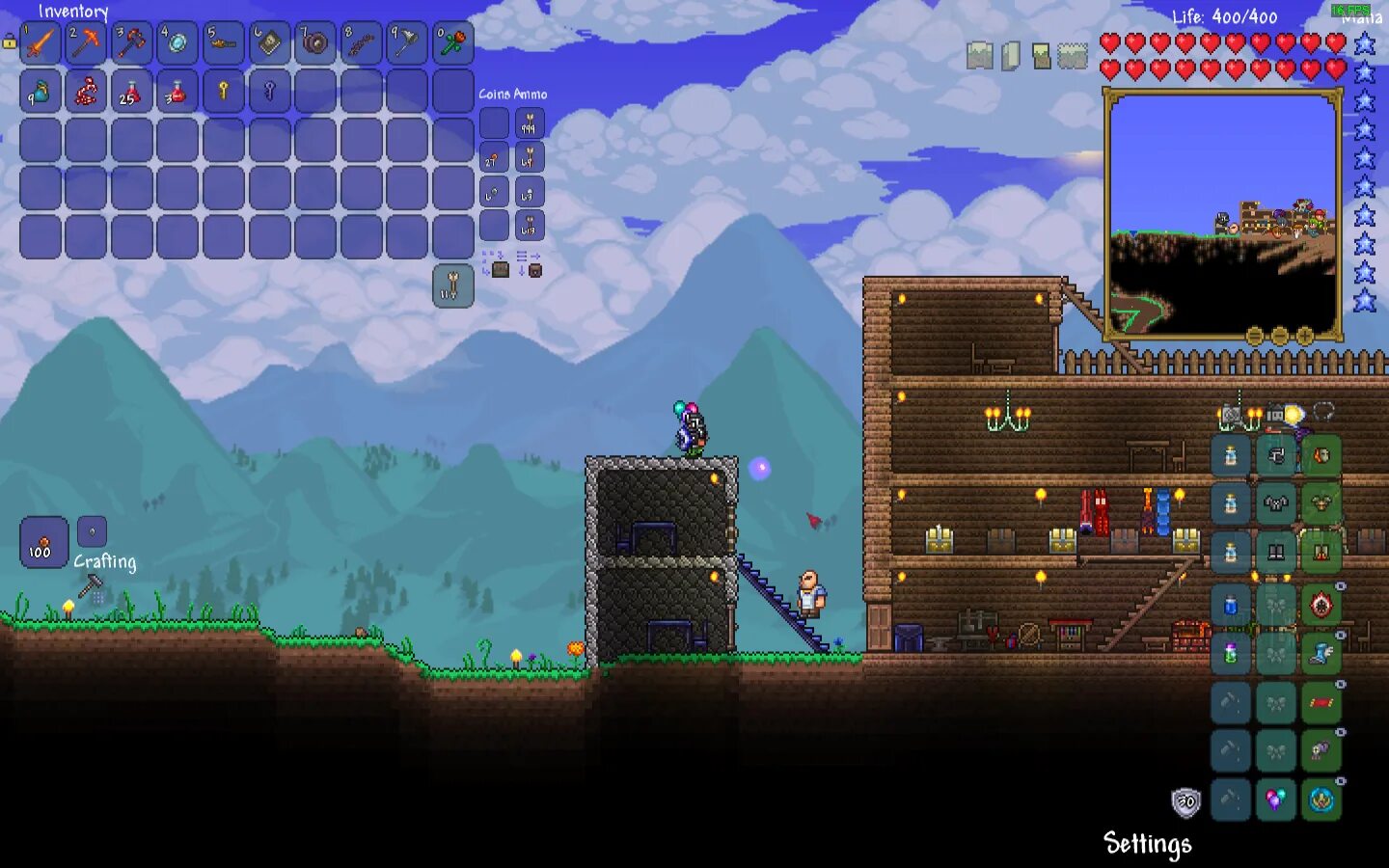Click the golden key inventory slot
This screenshot has height=868, width=1389.
(x=224, y=92)
